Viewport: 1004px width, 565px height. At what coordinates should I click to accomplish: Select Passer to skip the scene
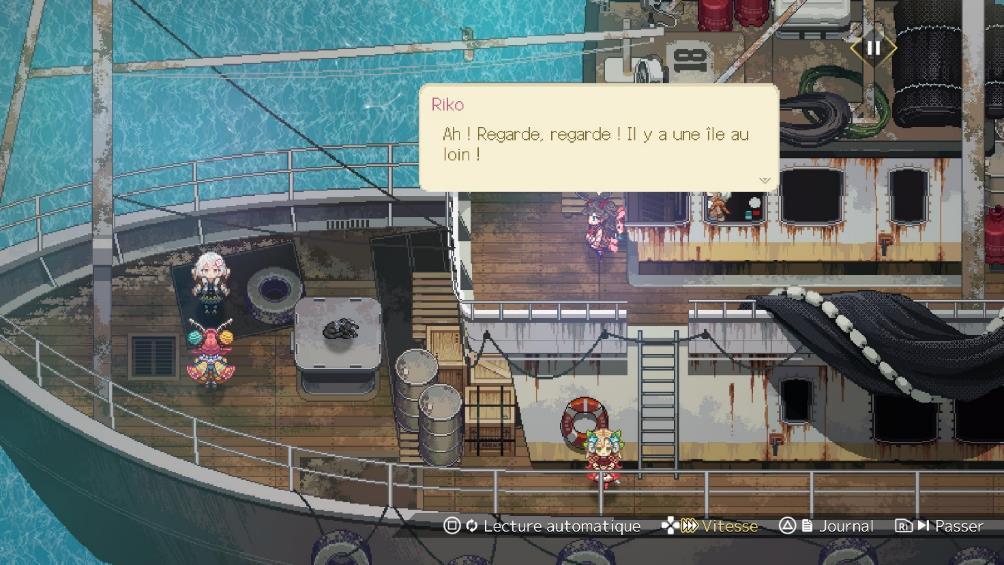[939, 526]
